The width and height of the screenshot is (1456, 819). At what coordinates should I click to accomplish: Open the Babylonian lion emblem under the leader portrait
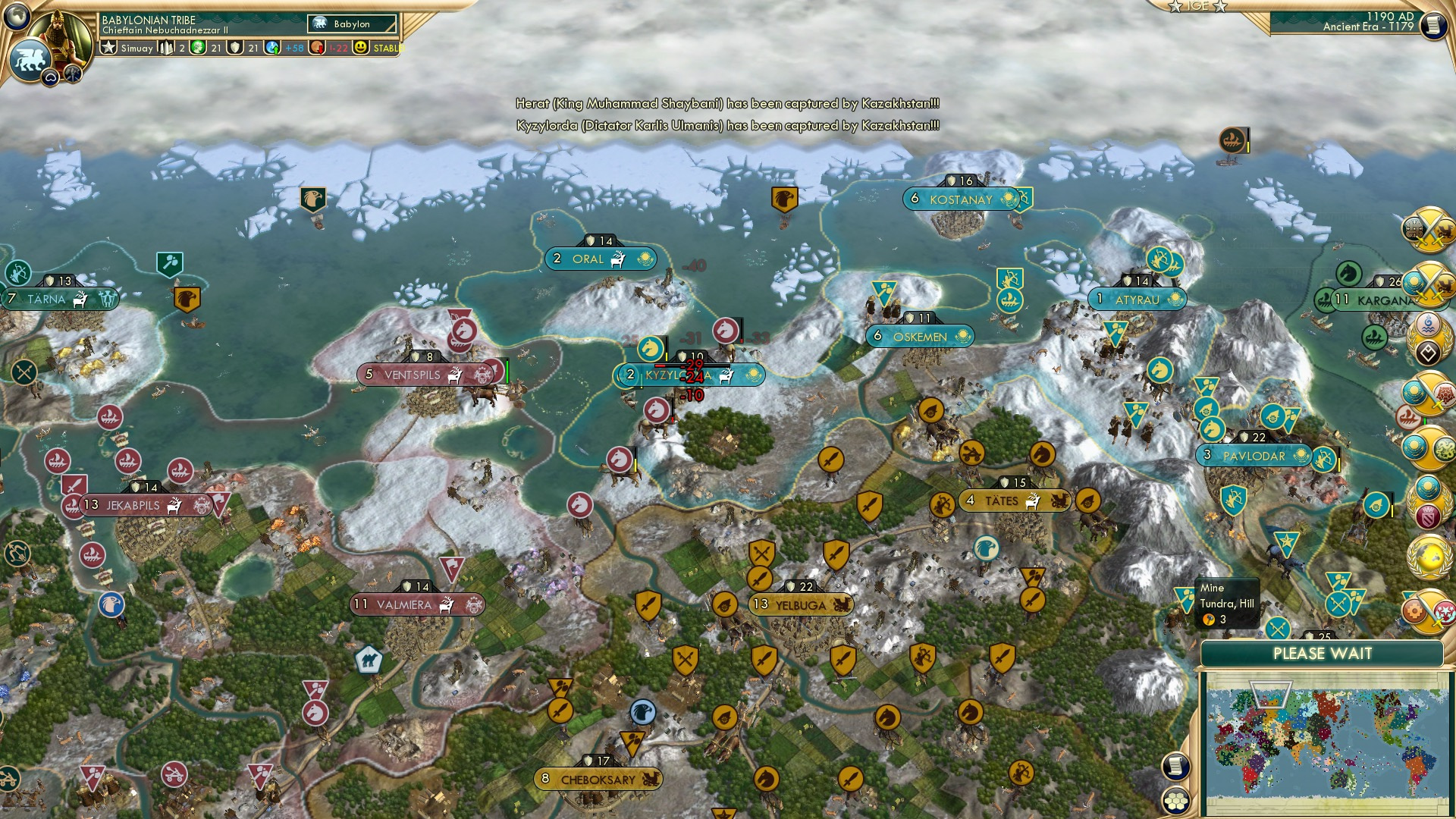[30, 58]
